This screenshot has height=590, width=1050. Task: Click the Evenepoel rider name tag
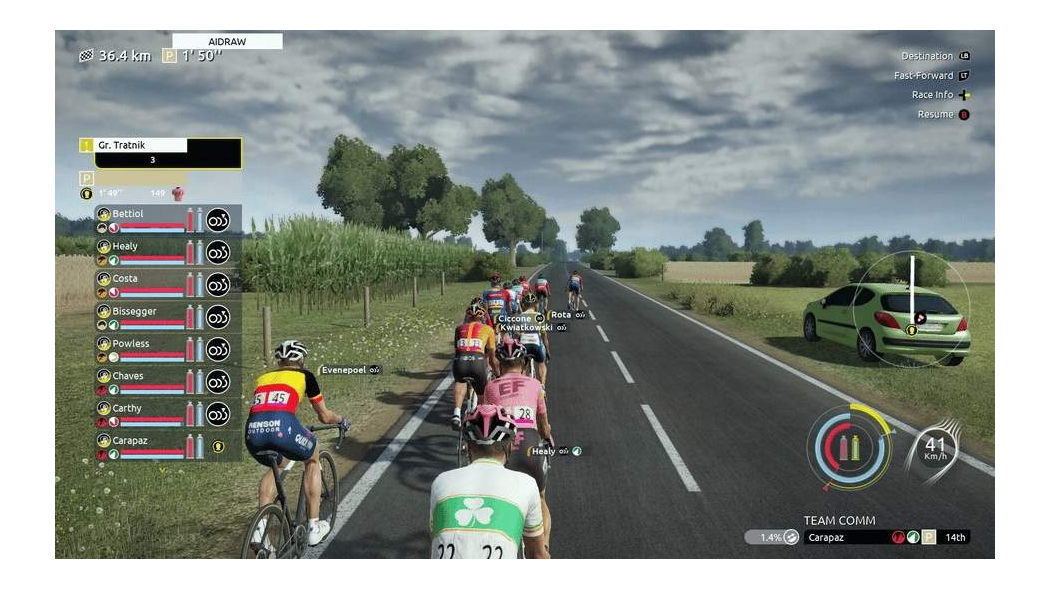click(x=344, y=370)
